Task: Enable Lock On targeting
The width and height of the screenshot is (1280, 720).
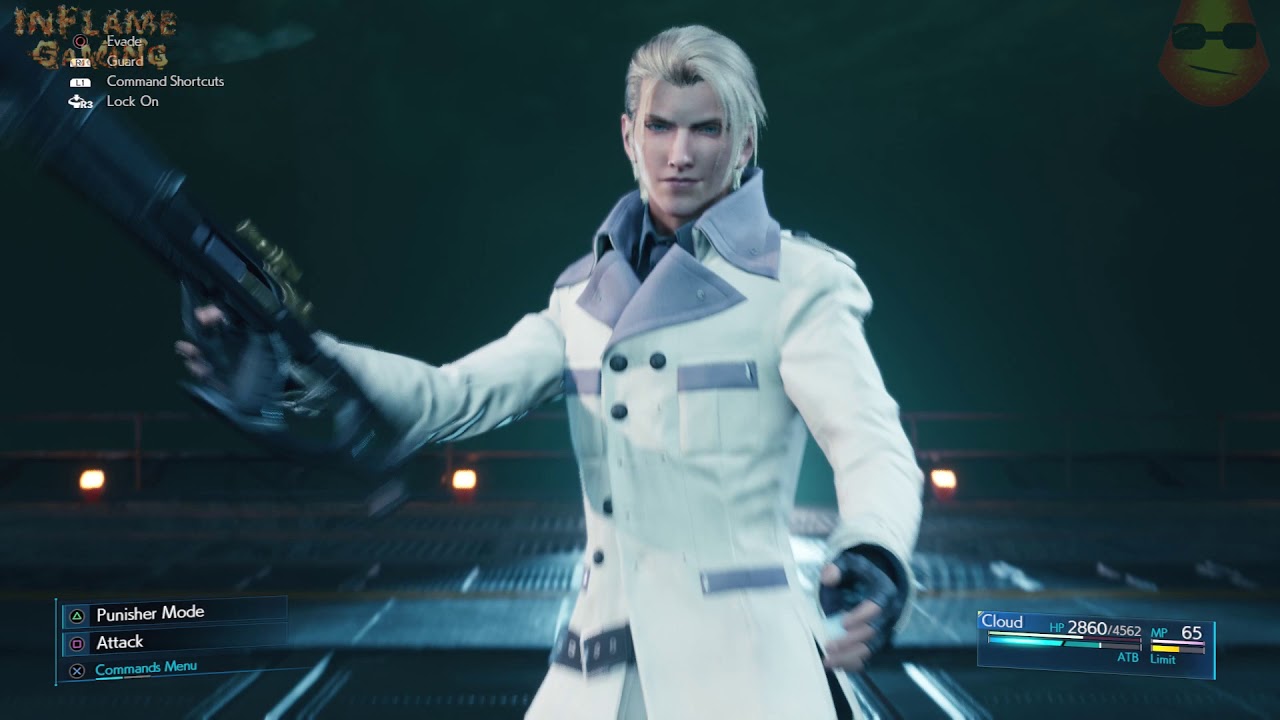Action: (131, 101)
